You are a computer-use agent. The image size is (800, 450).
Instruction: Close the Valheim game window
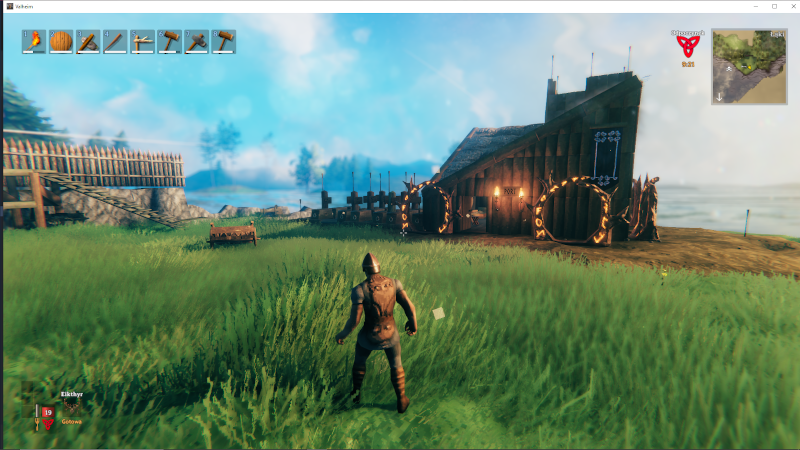tap(789, 6)
